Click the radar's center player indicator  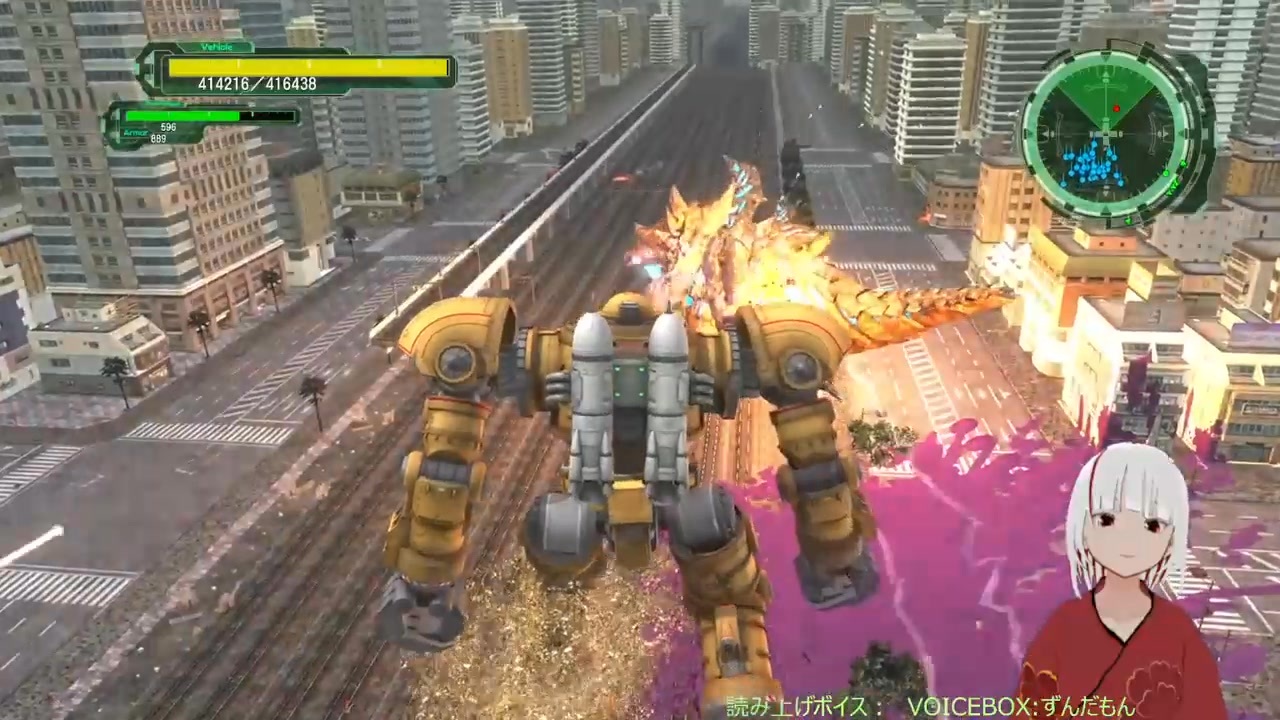coord(1106,135)
